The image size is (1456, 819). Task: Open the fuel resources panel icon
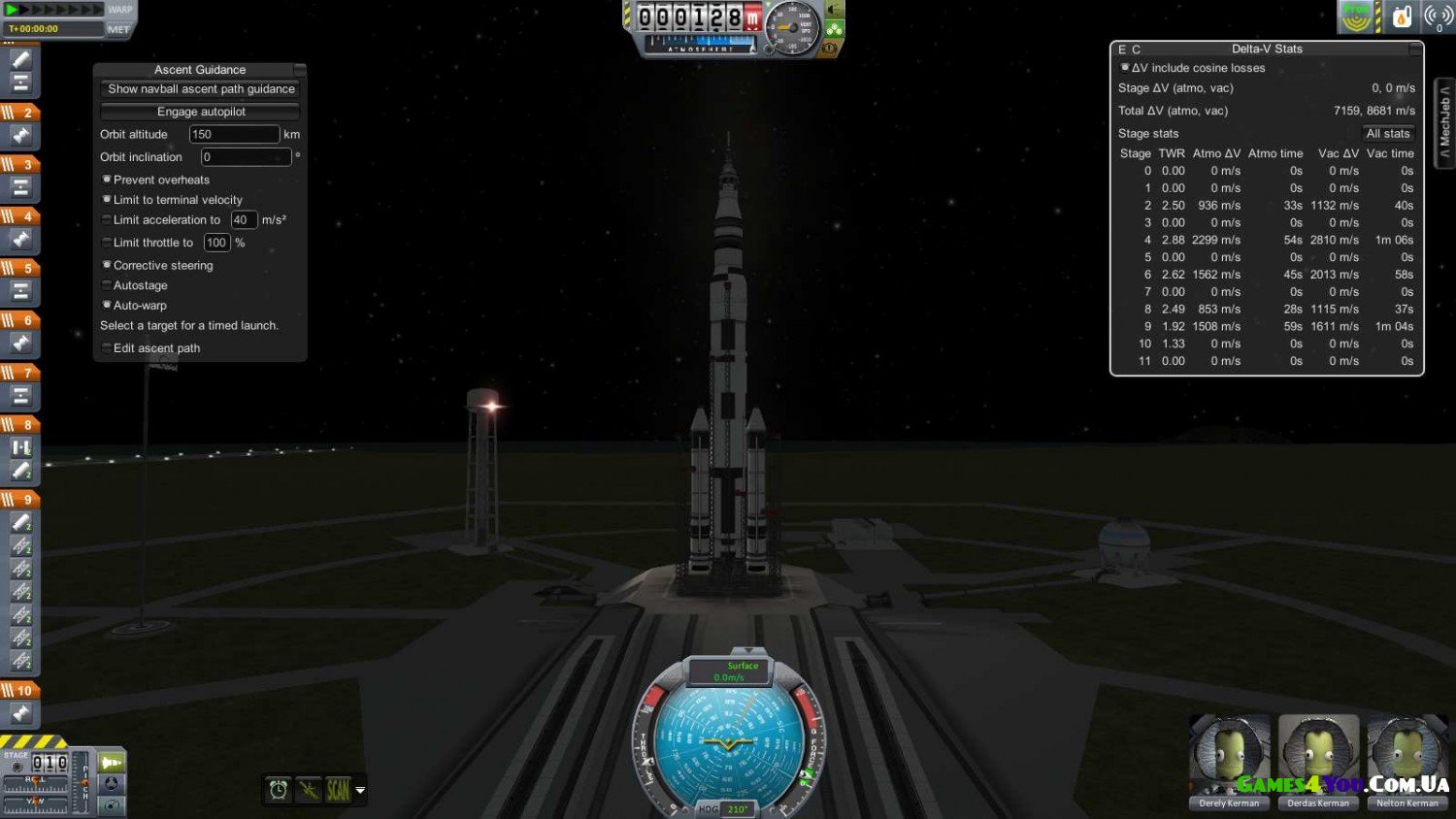pyautogui.click(x=1402, y=16)
